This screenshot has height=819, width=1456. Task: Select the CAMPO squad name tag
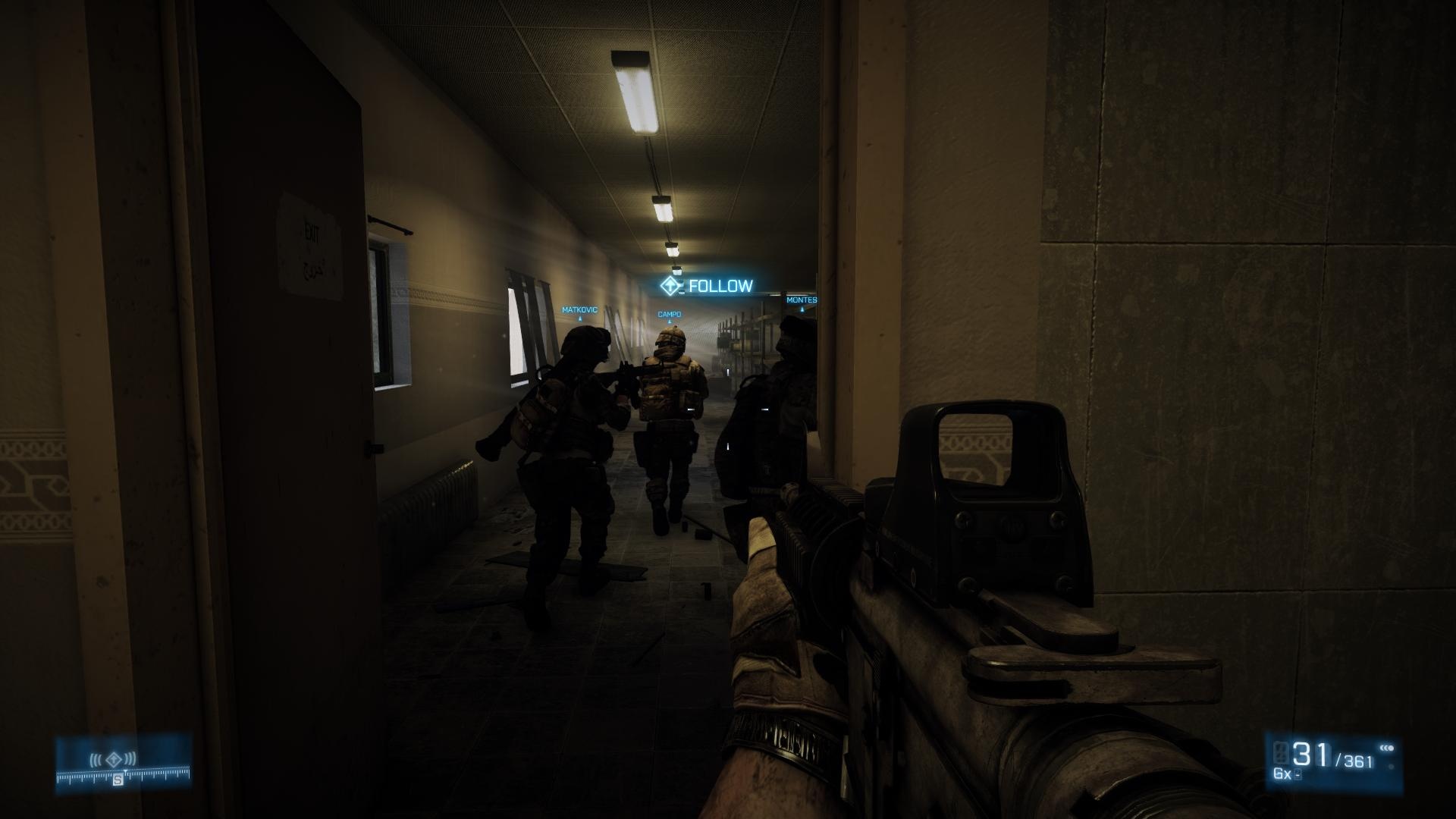[x=669, y=315]
